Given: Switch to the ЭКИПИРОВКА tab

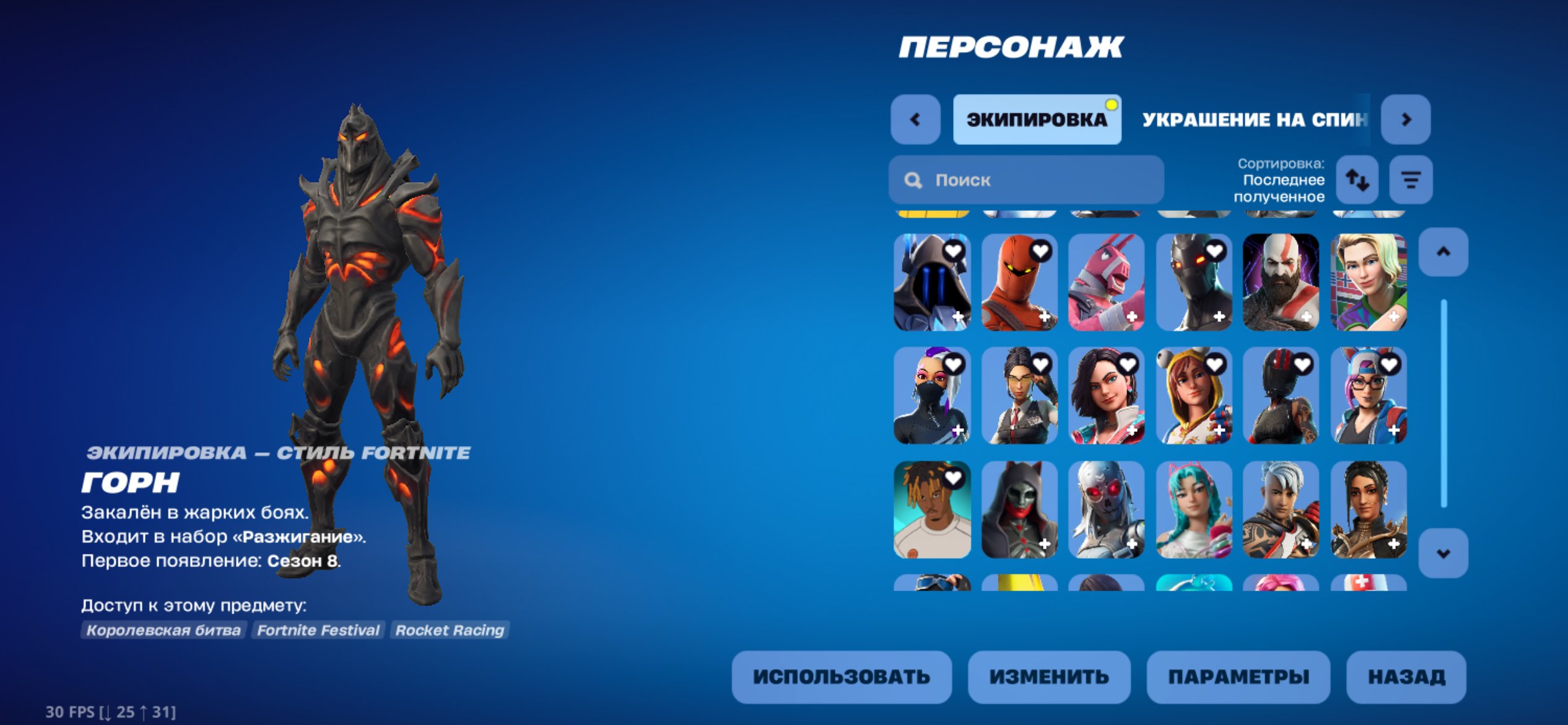Looking at the screenshot, I should click(x=1036, y=119).
